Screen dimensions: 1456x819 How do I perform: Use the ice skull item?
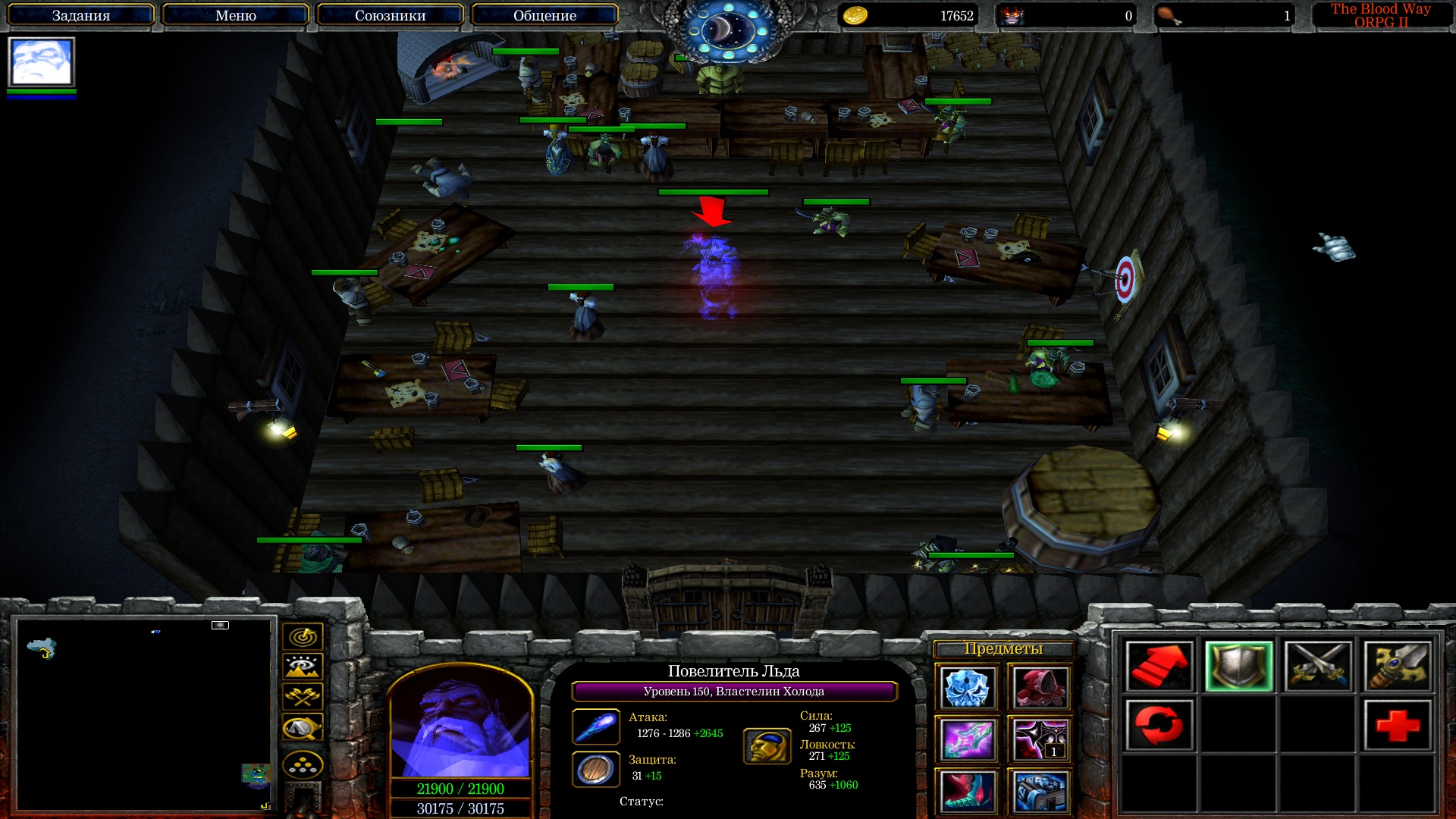966,688
